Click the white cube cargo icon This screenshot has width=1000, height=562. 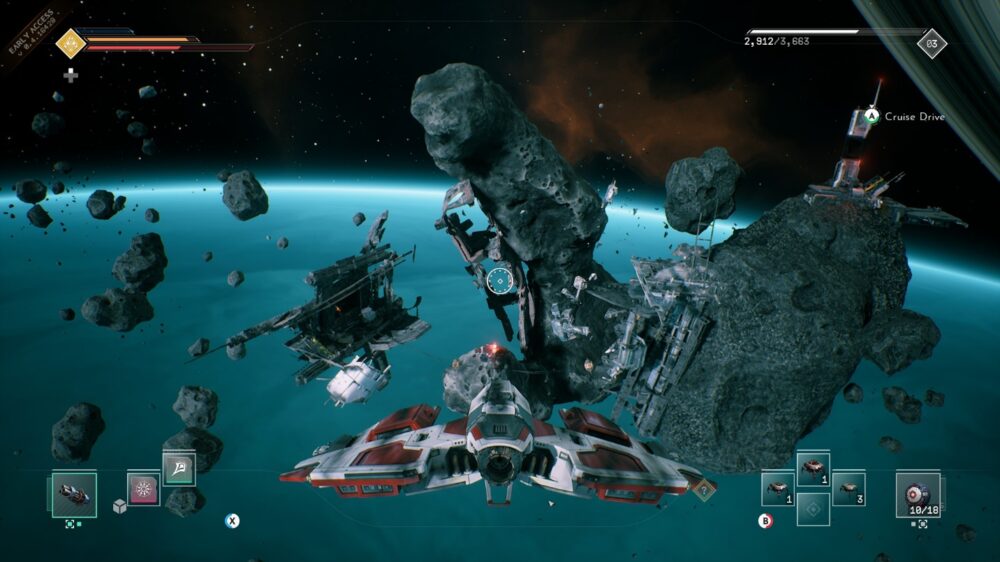point(119,507)
